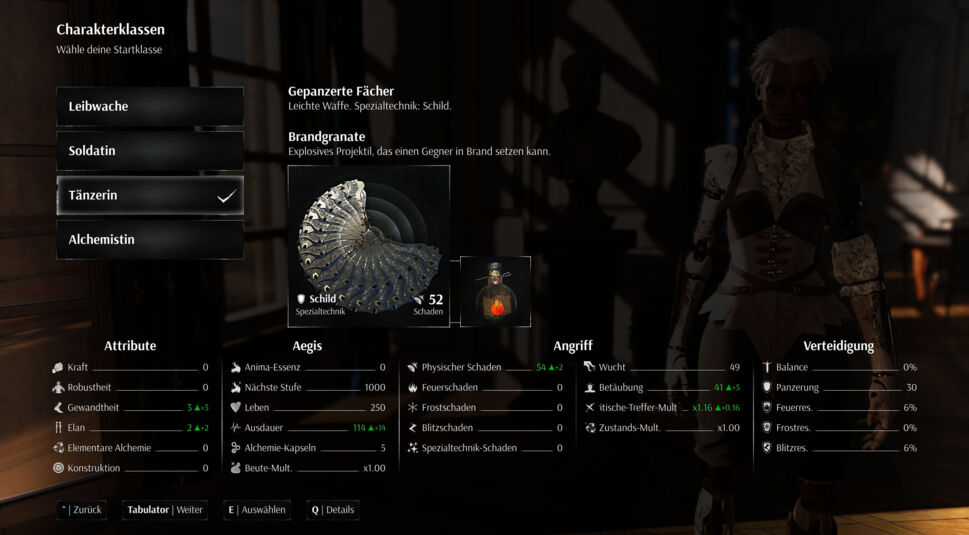Click the armored fan weapon thumbnail
Viewport: 969px width, 535px height.
(x=368, y=246)
